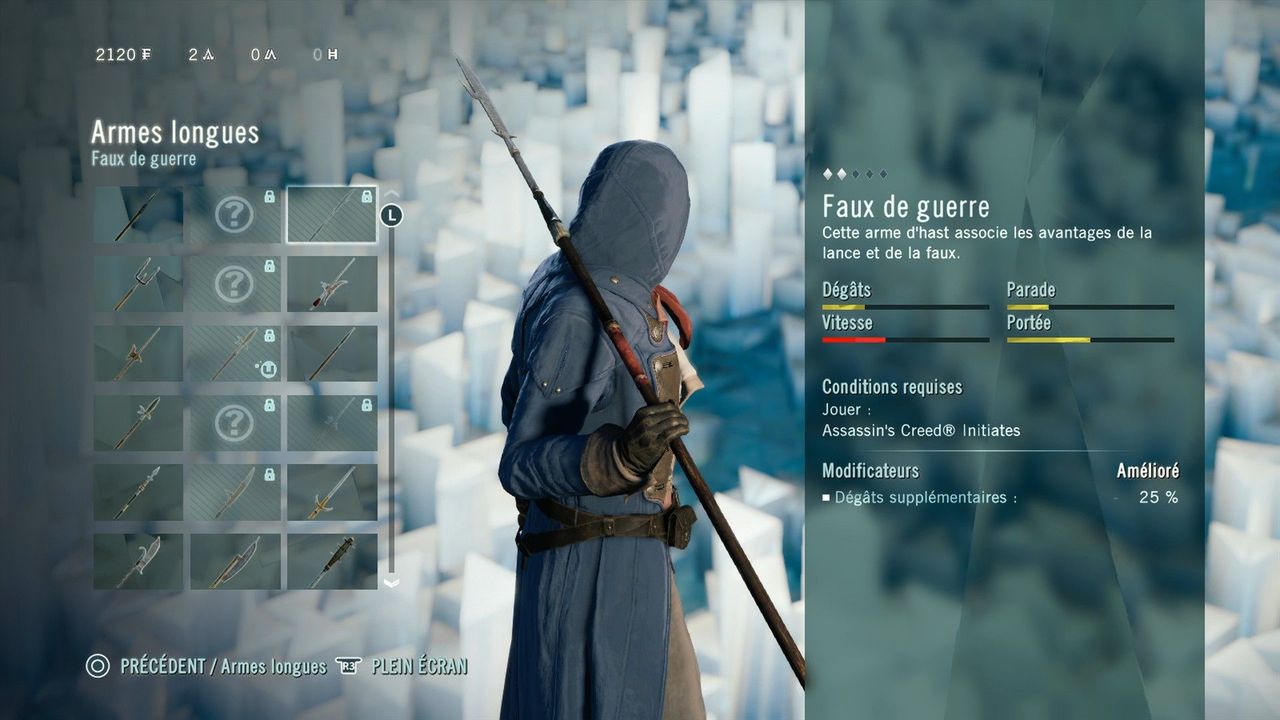
Task: Select the broad curved-blade glaive slot
Action: 235,561
